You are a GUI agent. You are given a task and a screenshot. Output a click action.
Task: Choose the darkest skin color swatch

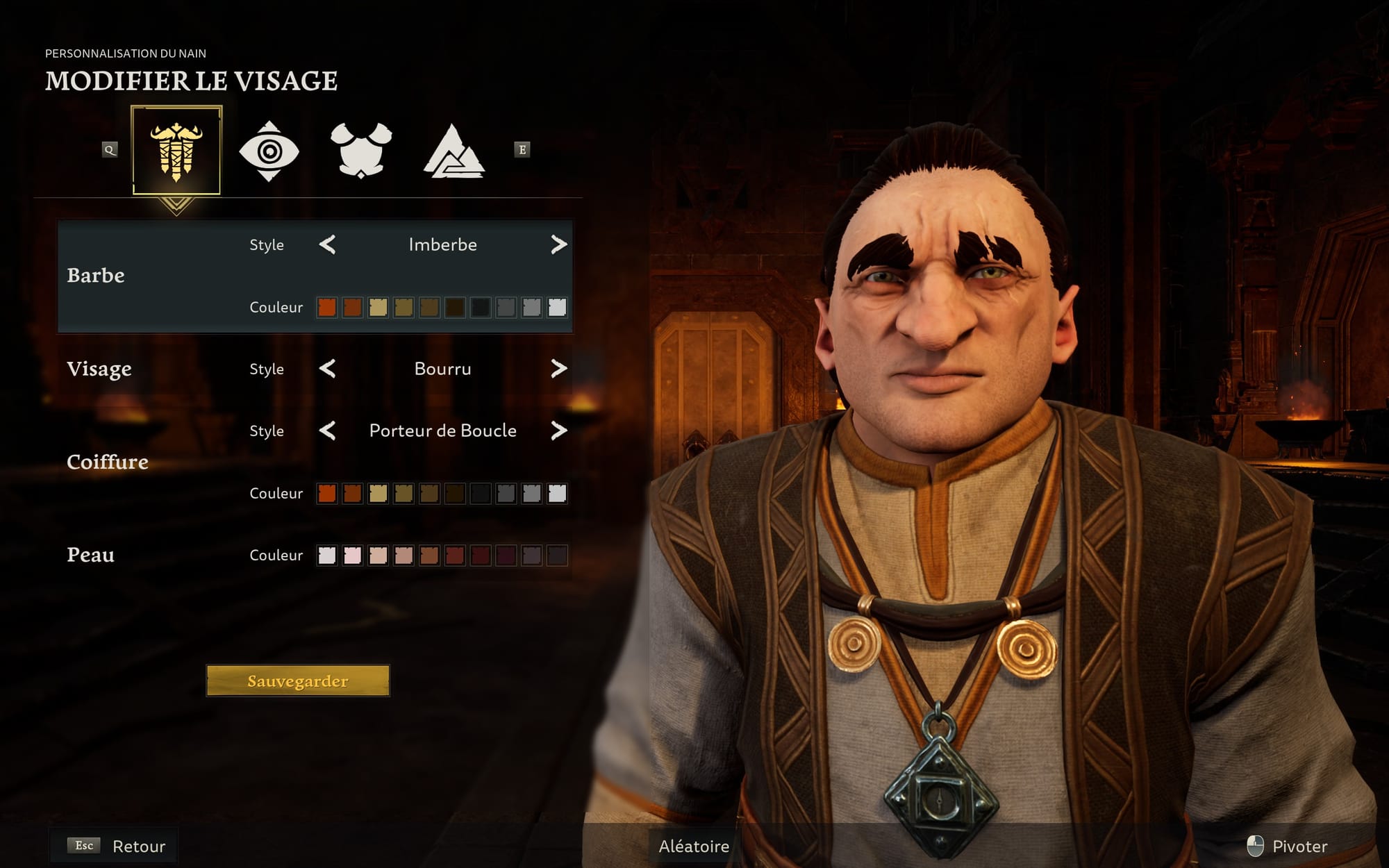point(557,555)
